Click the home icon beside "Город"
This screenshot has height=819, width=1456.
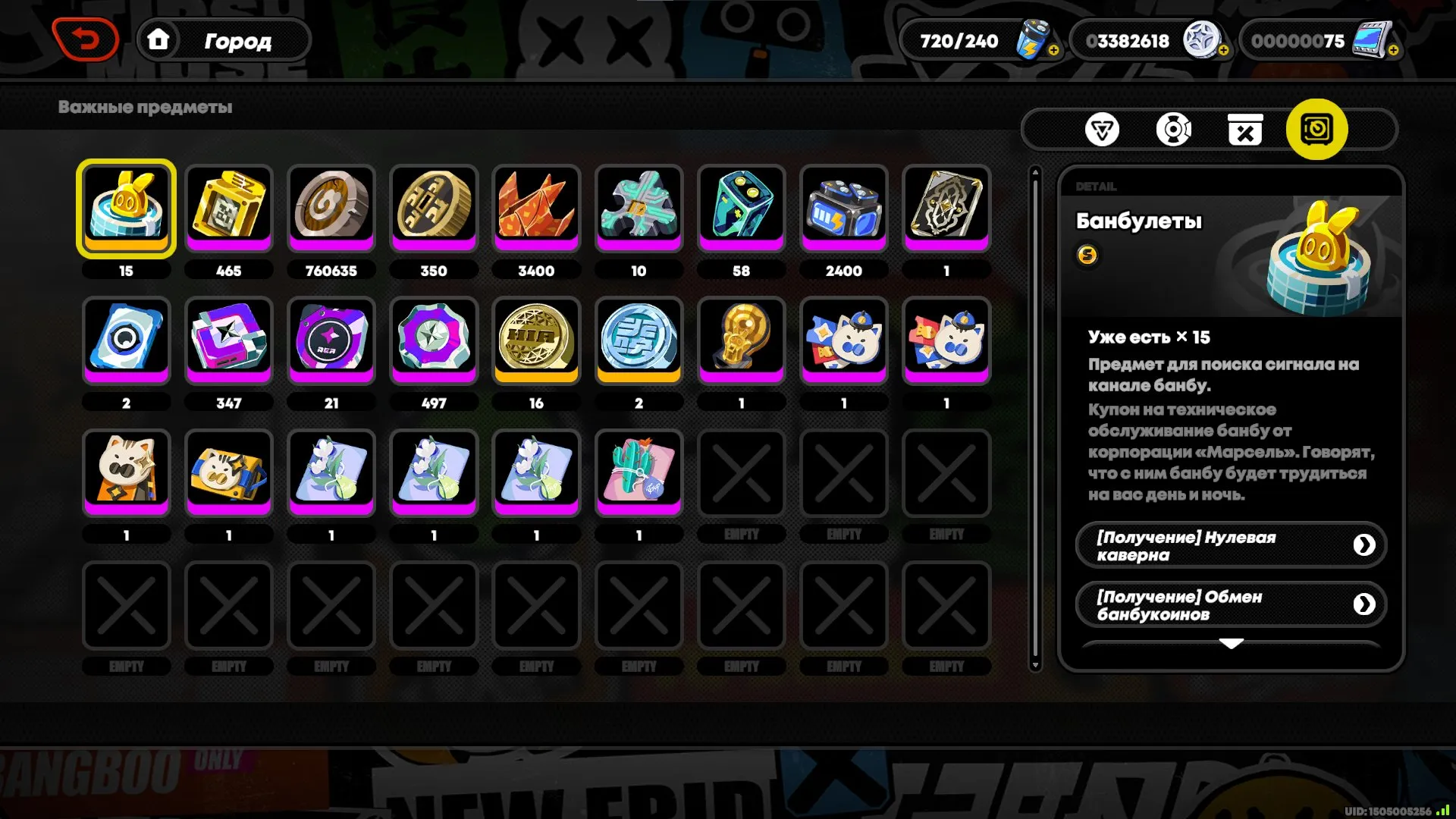pos(159,39)
